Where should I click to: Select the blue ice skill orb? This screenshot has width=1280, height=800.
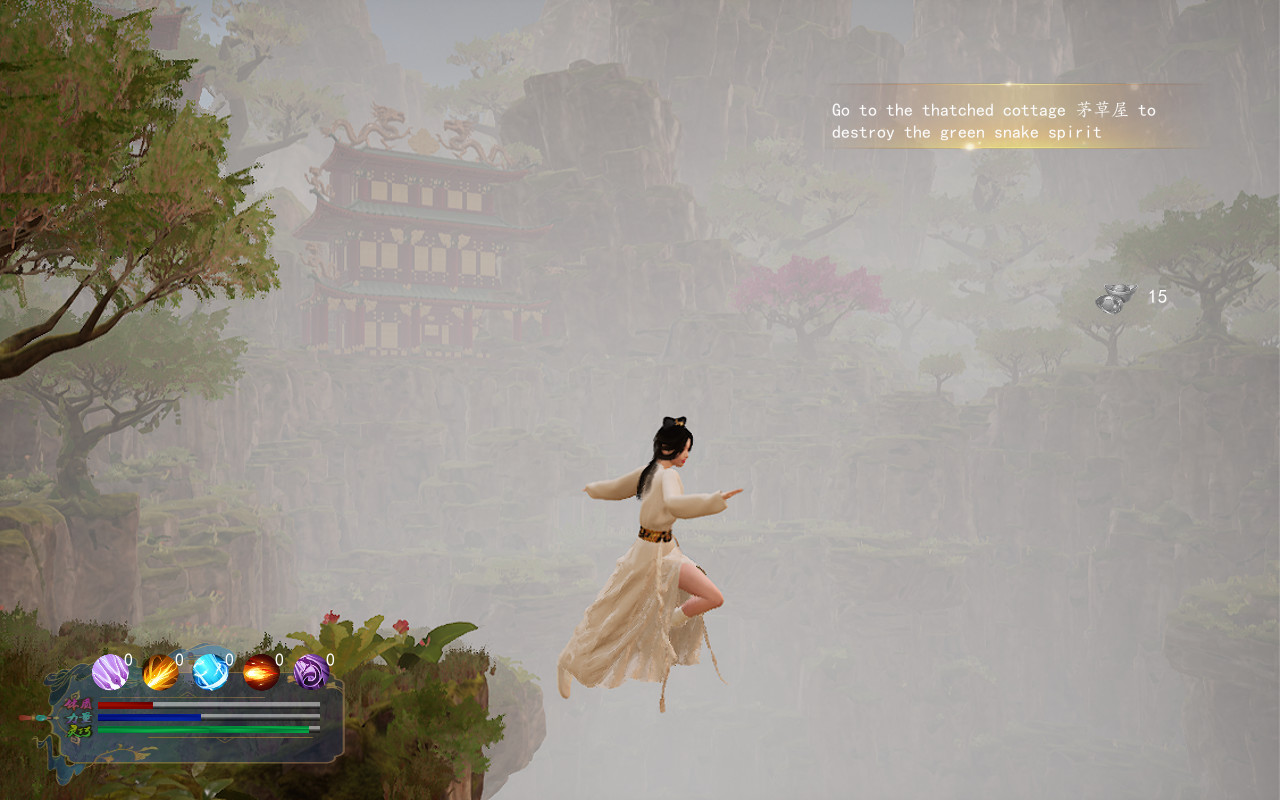(211, 672)
